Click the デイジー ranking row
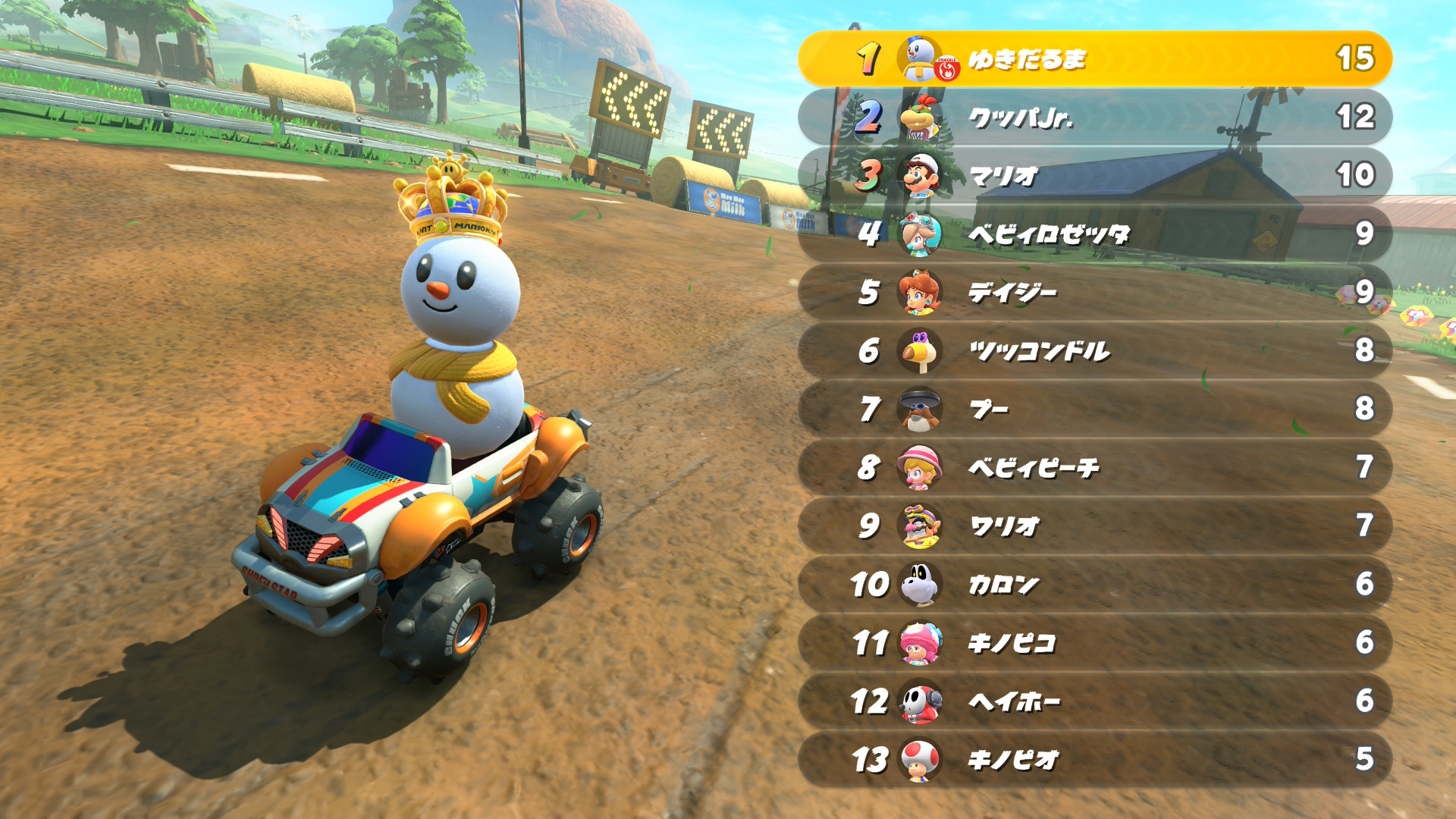 pyautogui.click(x=1094, y=292)
